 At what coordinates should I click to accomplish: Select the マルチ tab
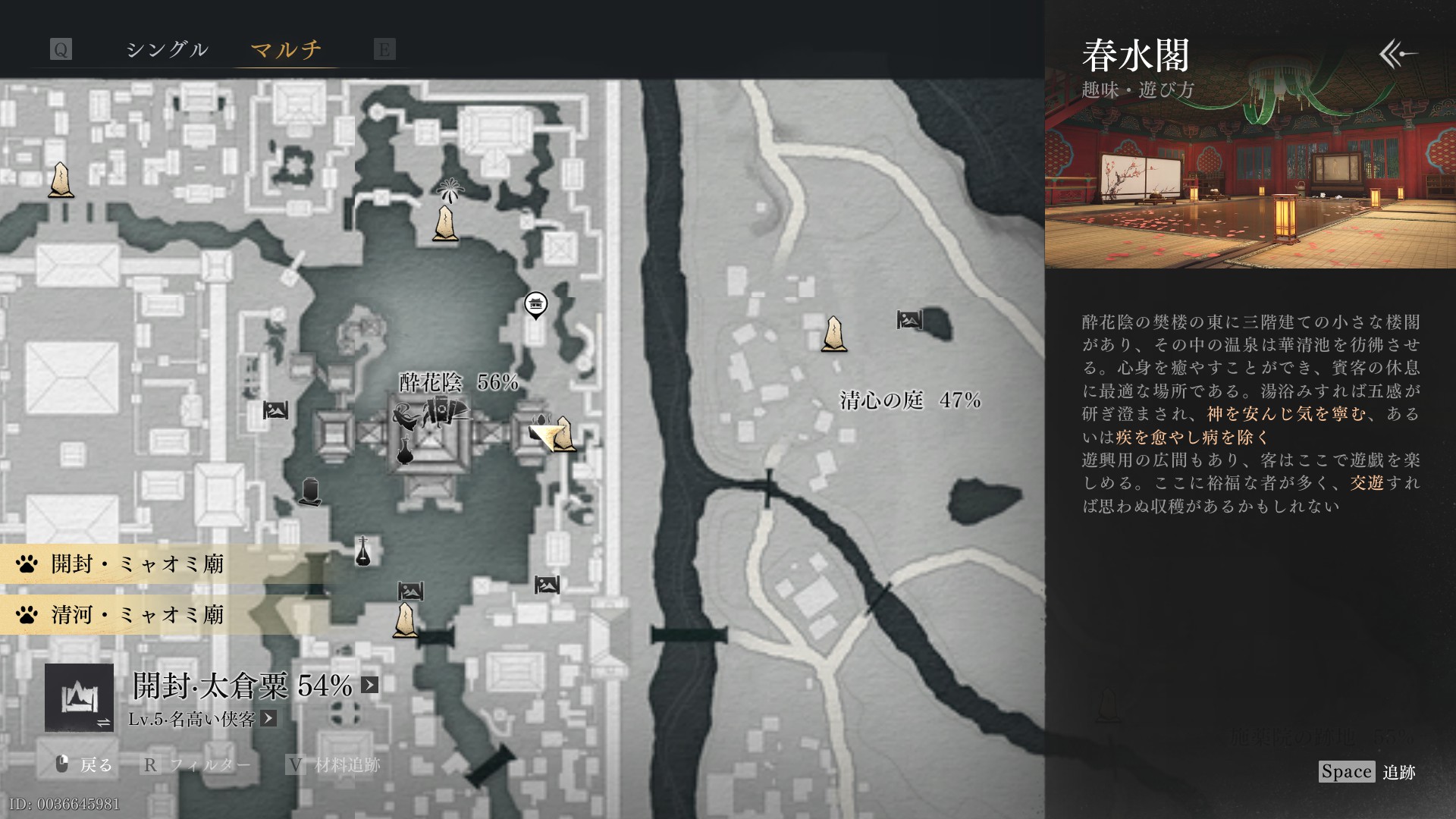click(286, 50)
